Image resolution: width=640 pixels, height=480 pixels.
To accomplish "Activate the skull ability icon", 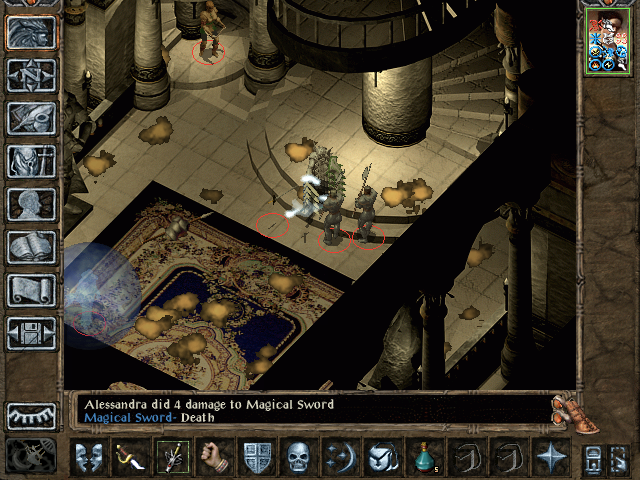I will point(301,458).
